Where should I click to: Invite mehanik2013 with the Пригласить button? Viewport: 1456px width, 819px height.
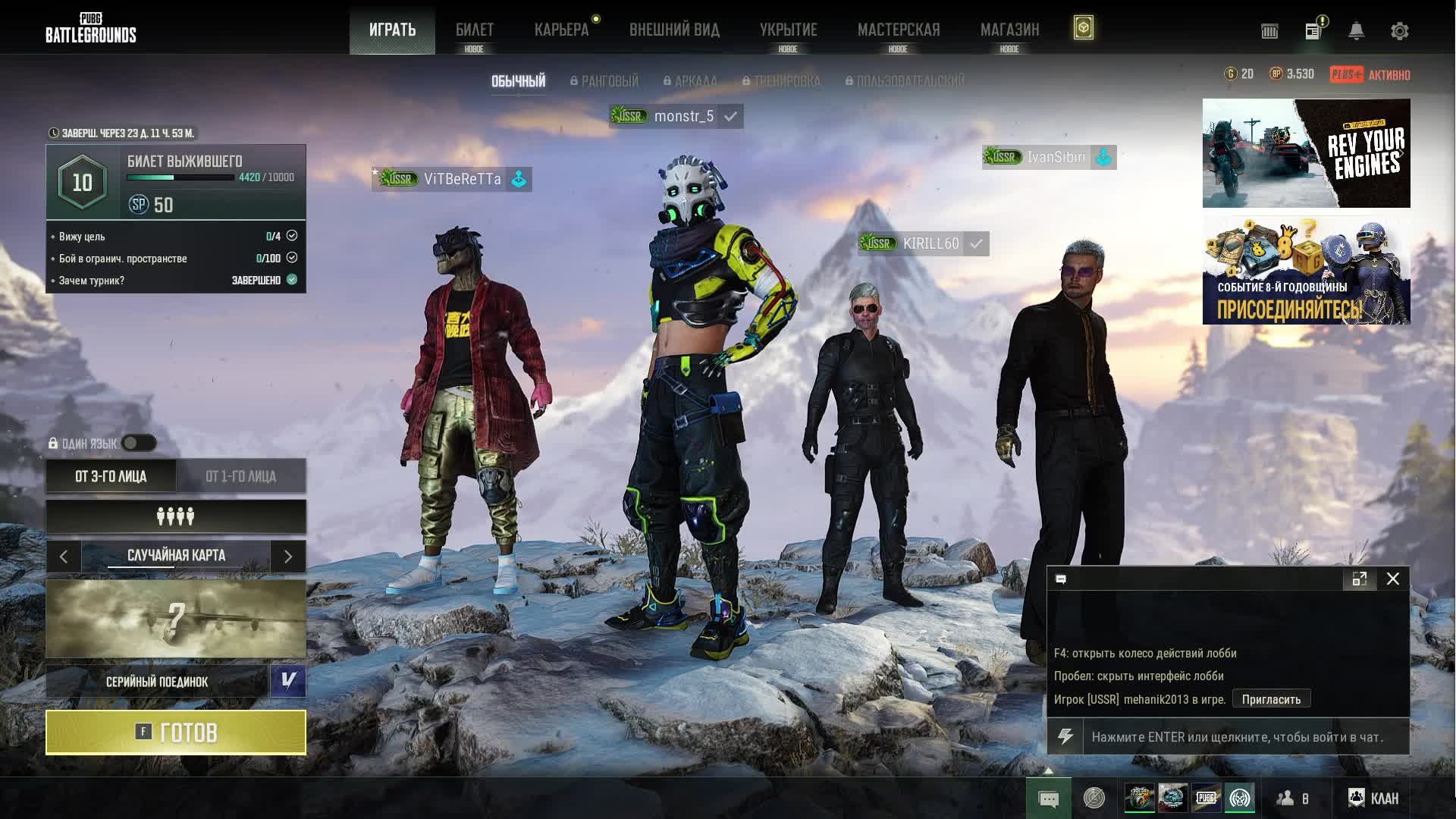(1271, 699)
